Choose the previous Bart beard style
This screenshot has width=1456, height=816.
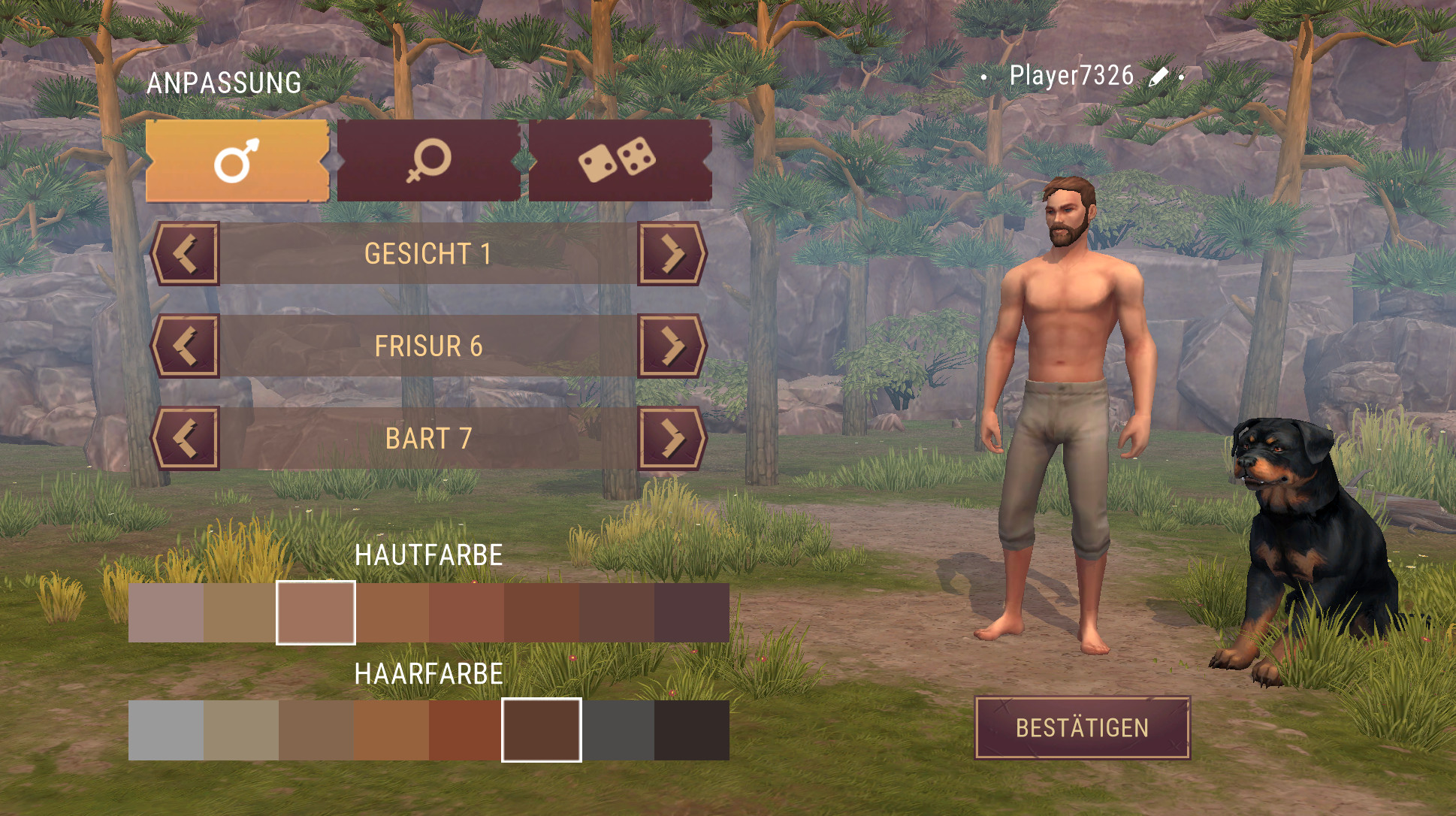point(186,439)
